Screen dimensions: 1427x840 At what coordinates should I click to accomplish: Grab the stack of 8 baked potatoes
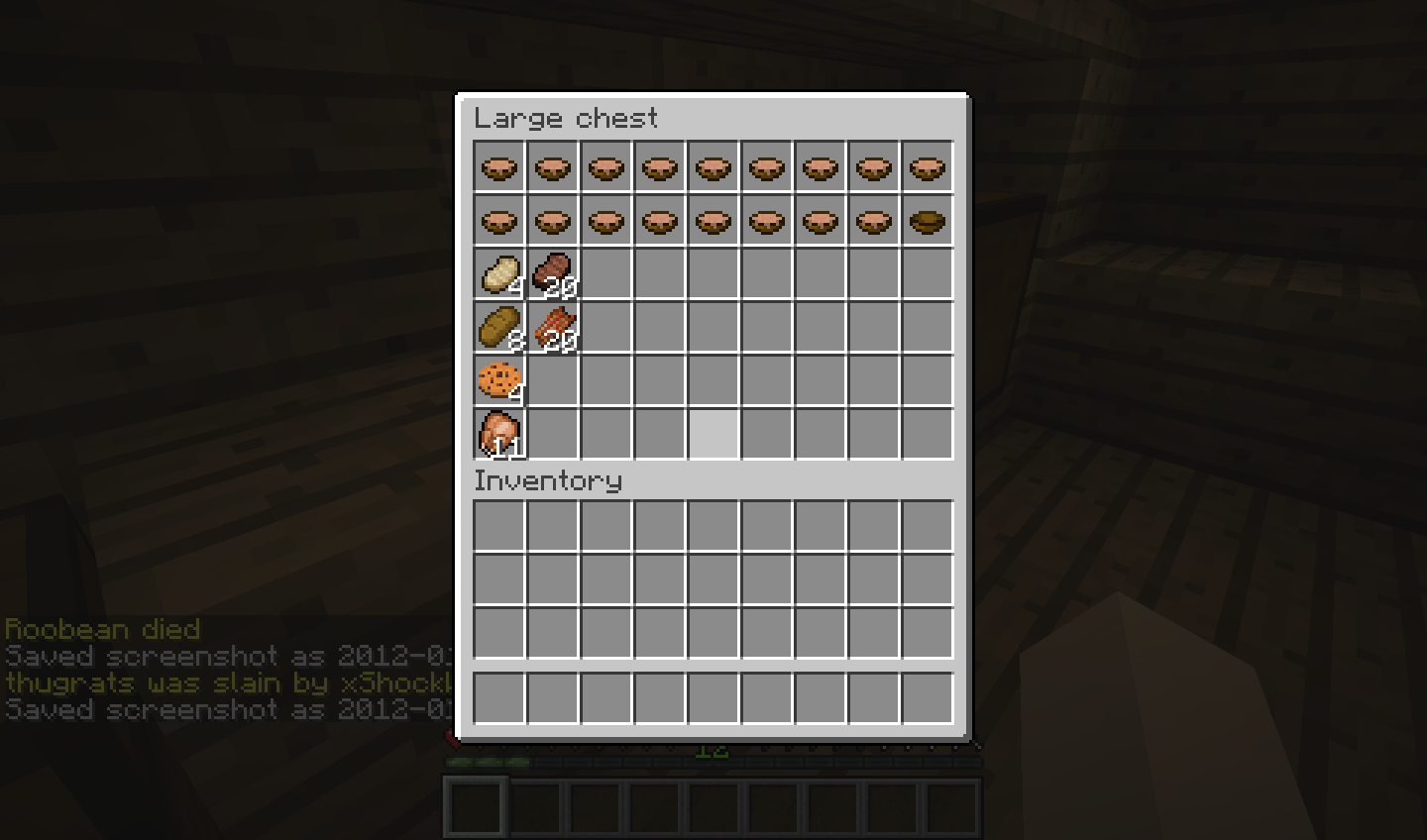[499, 328]
